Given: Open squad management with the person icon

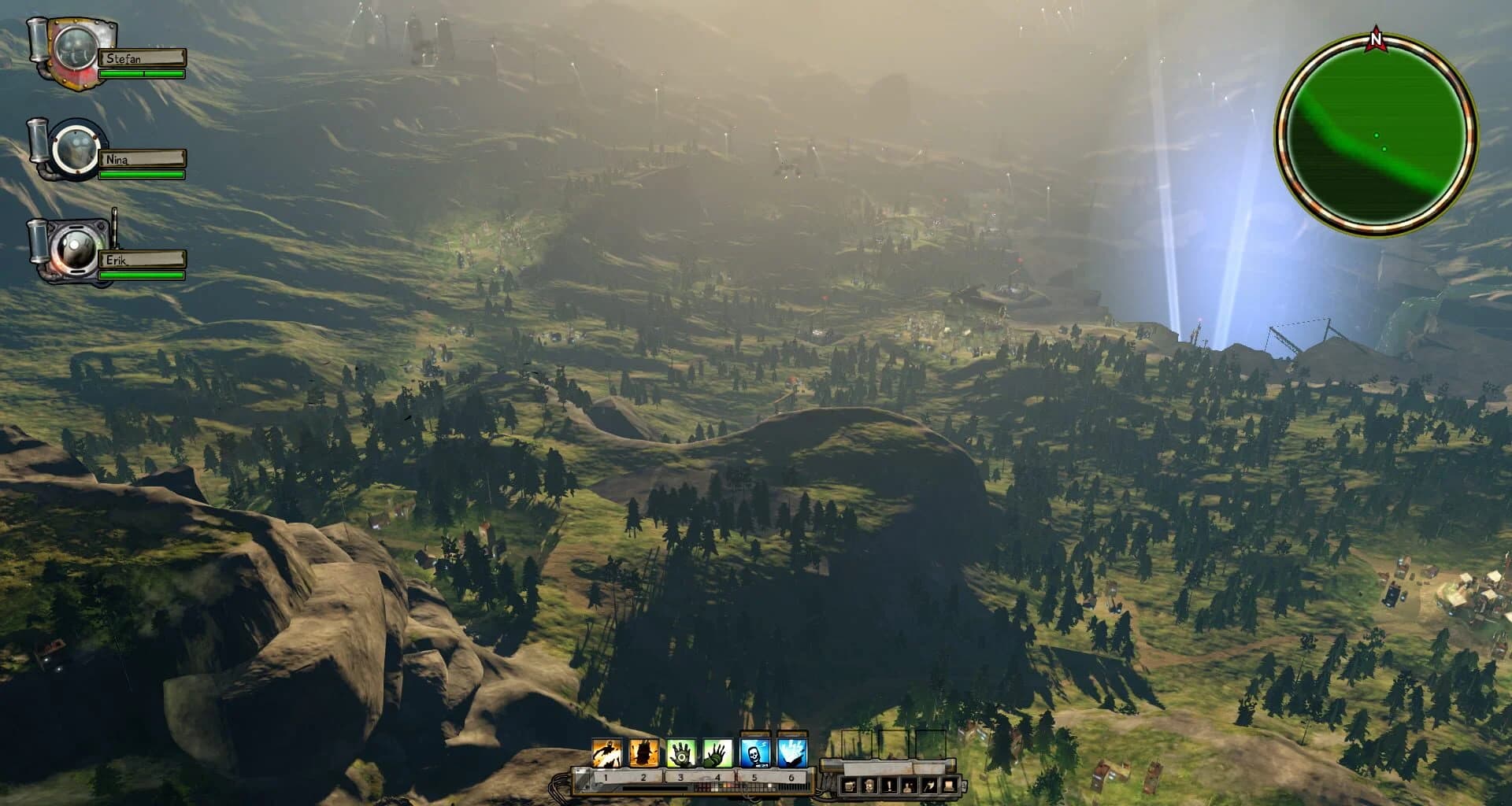Looking at the screenshot, I should 910,785.
